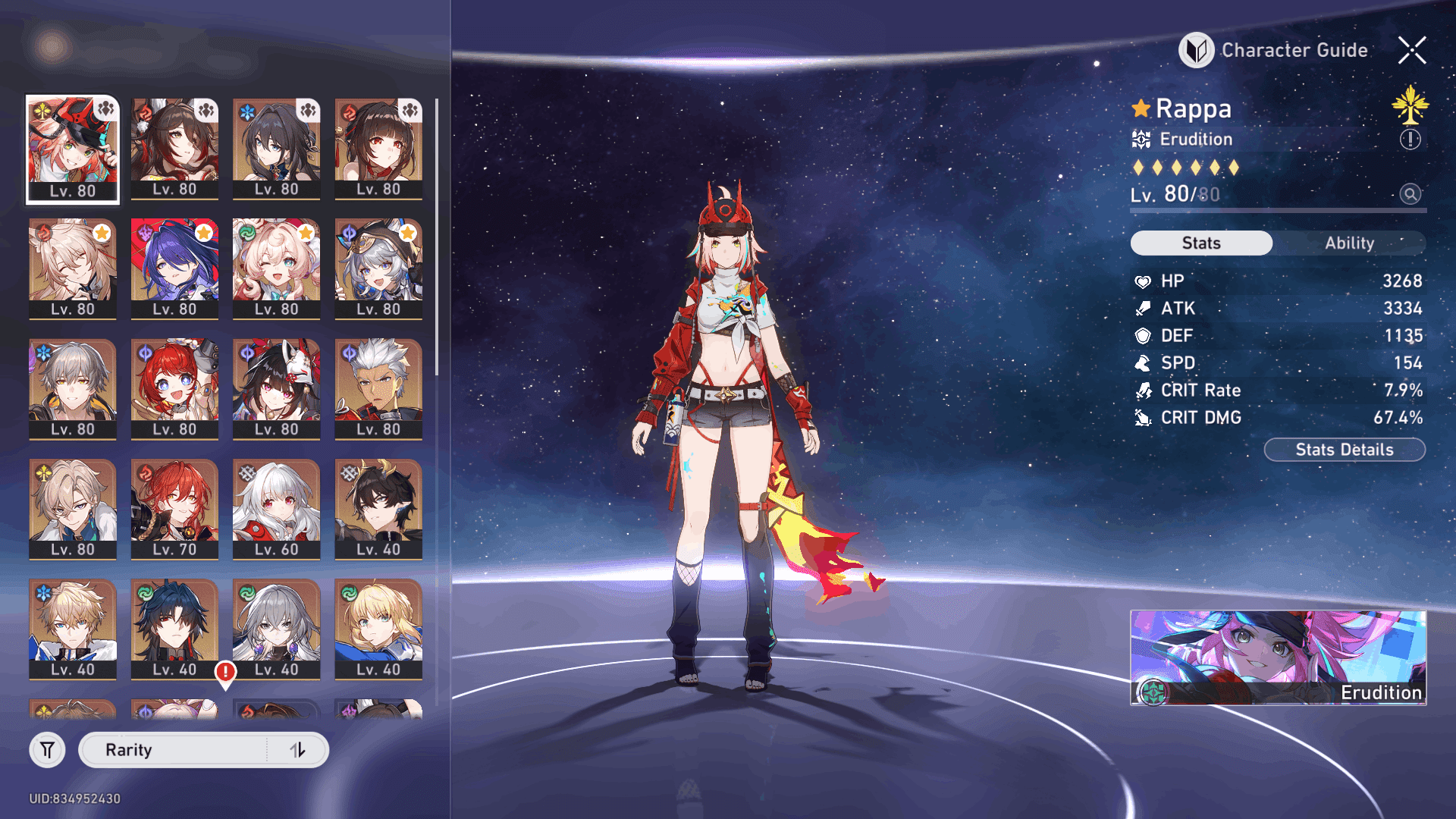
Task: Close the character screen
Action: pos(1412,50)
